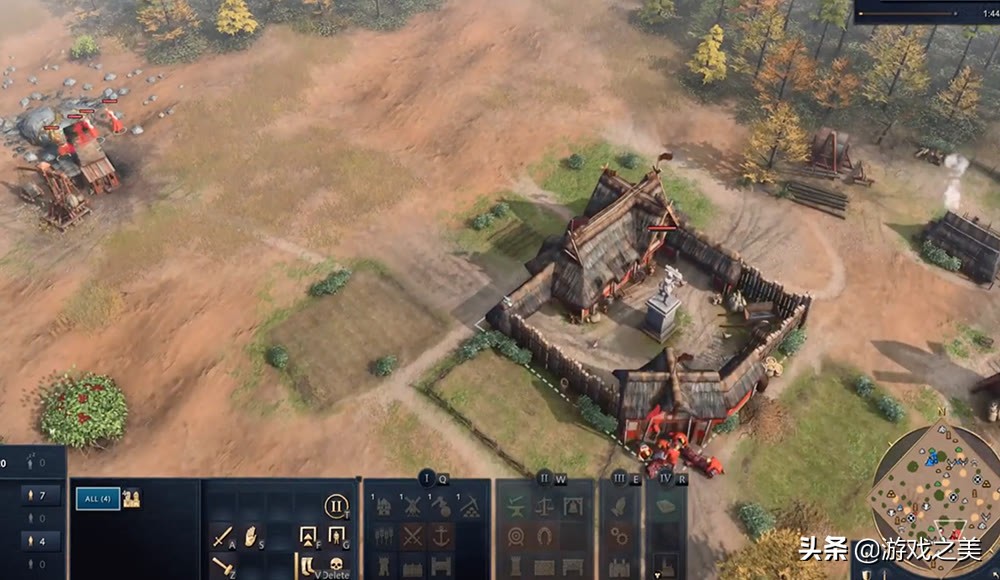1000x580 pixels.
Task: Toggle the circled Age II button
Action: (x=337, y=506)
